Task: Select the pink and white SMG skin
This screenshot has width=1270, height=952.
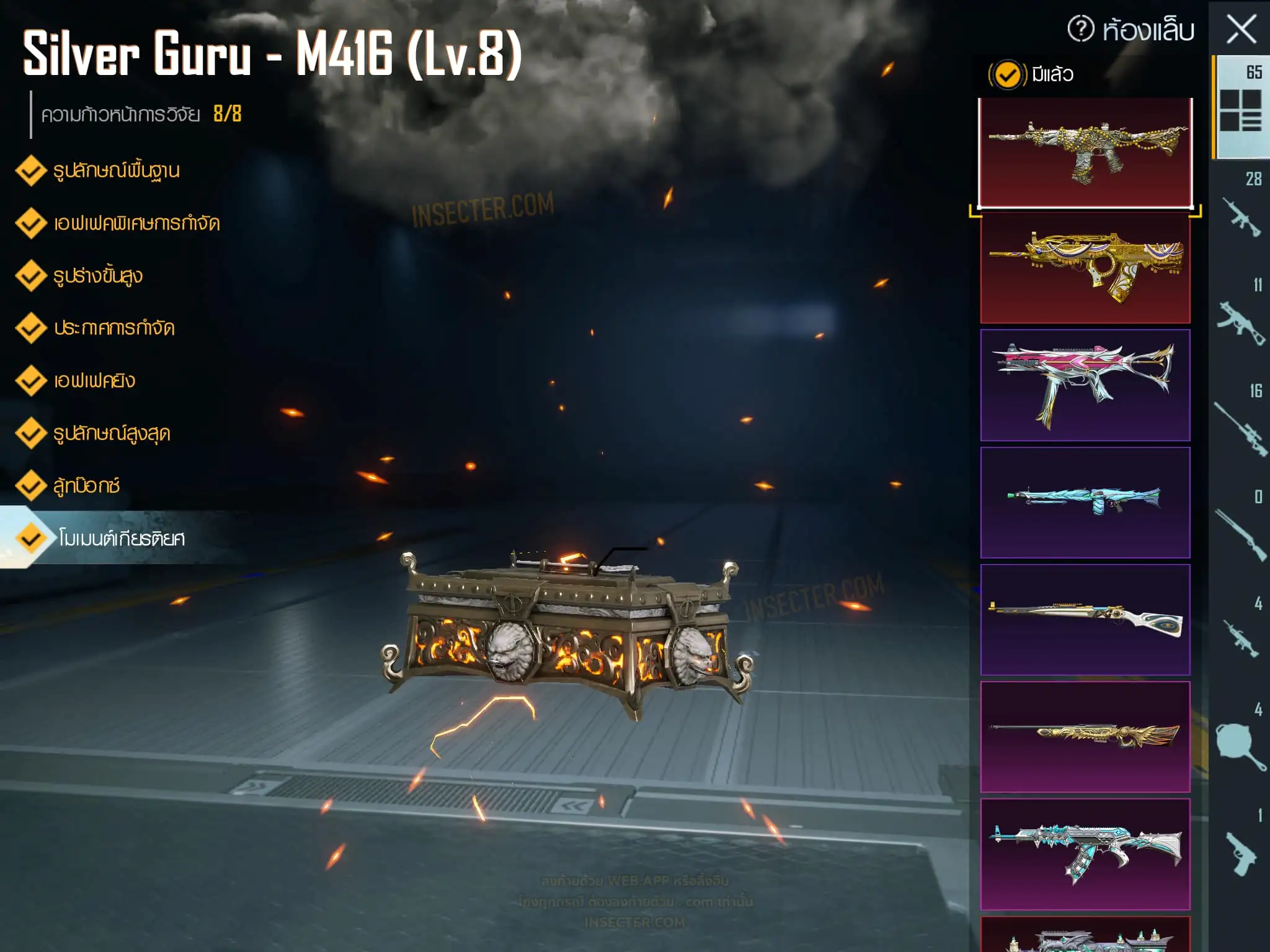Action: pyautogui.click(x=1085, y=385)
